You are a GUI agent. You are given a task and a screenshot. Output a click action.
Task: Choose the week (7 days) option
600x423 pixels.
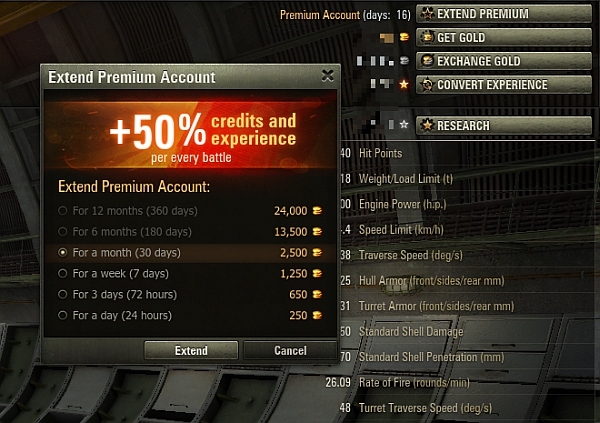click(x=64, y=274)
